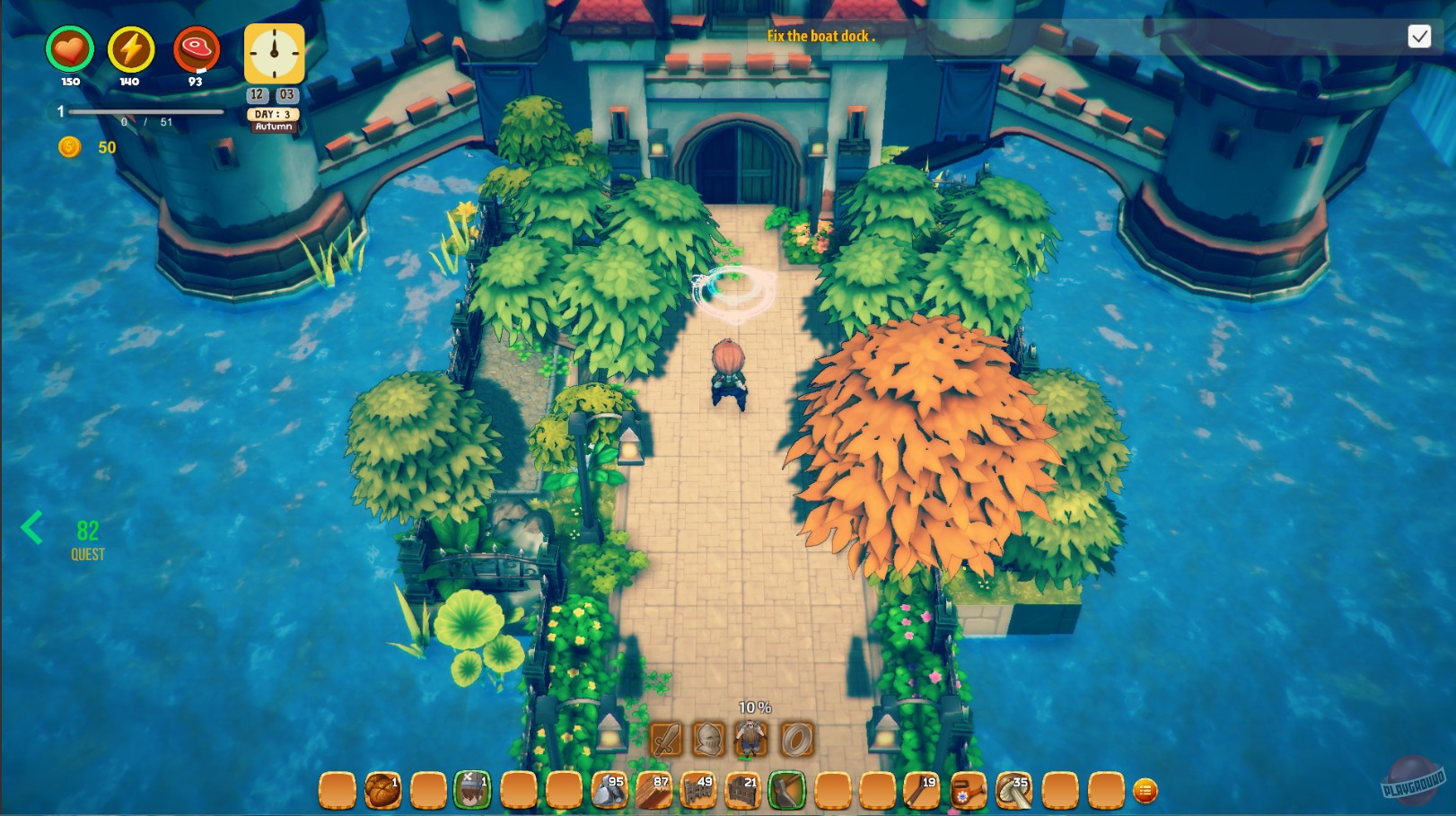Check the boat dock quest checkbox
This screenshot has width=1456, height=816.
(1420, 37)
